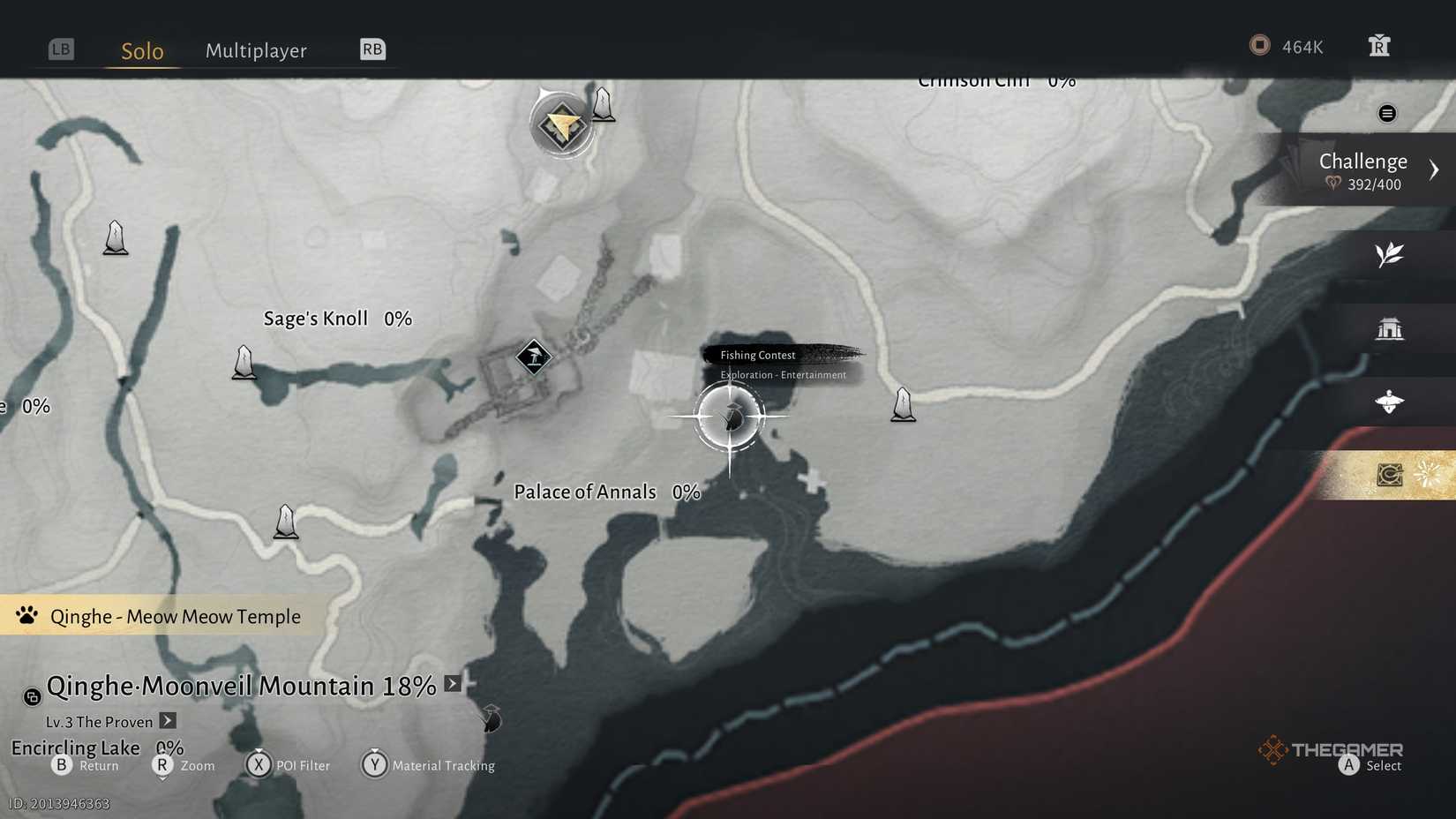Select the temple landmark icon in sidebar
Viewport: 1456px width, 819px height.
[1390, 327]
